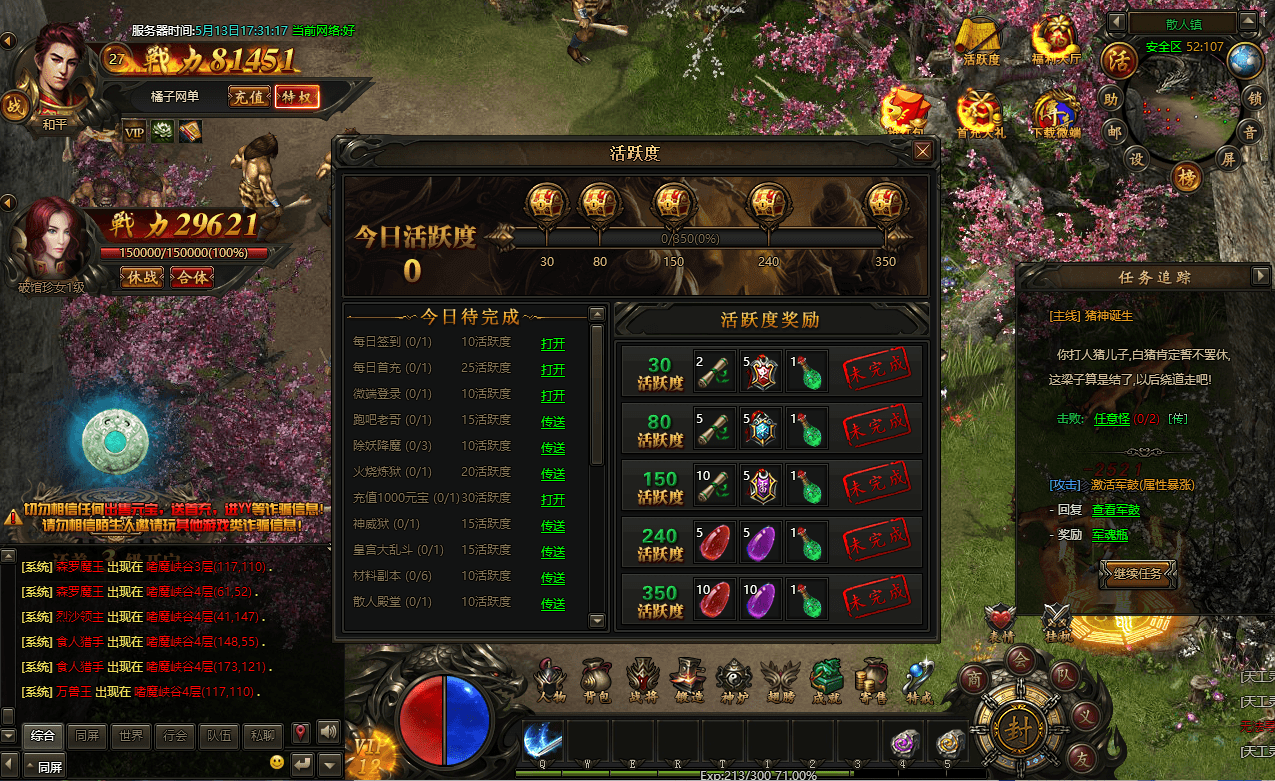Open the 人物 character panel
Viewport: 1275px width, 781px height.
point(551,680)
